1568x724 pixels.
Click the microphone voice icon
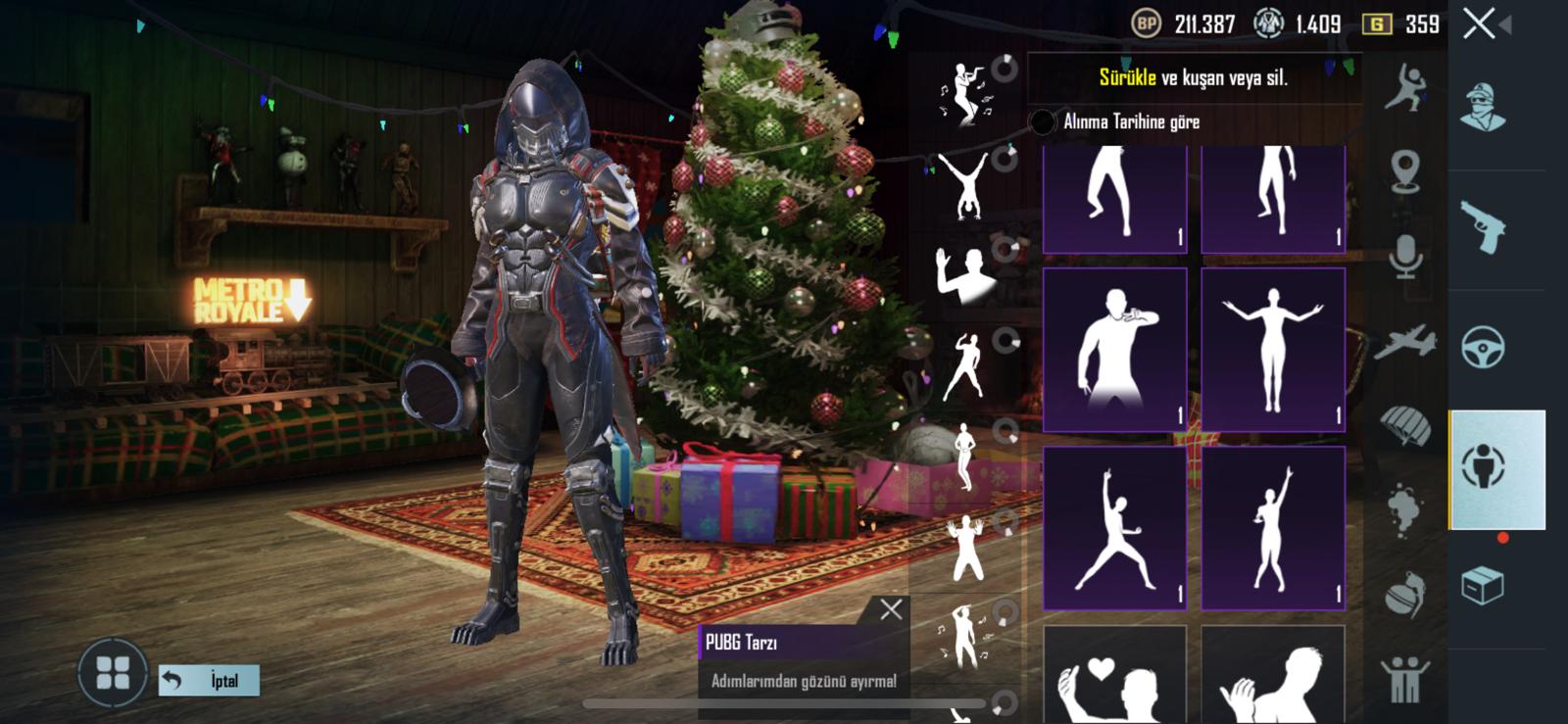pyautogui.click(x=1408, y=258)
